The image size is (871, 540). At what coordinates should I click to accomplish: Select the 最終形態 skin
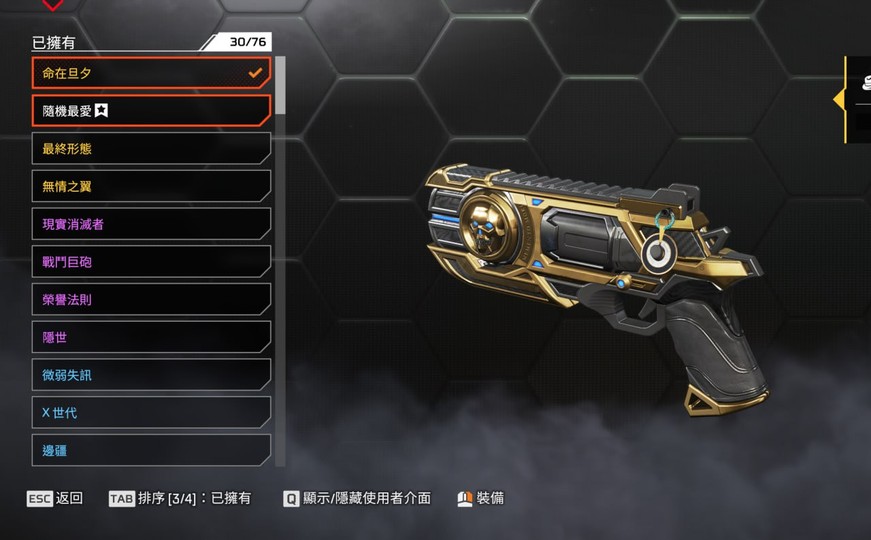151,149
